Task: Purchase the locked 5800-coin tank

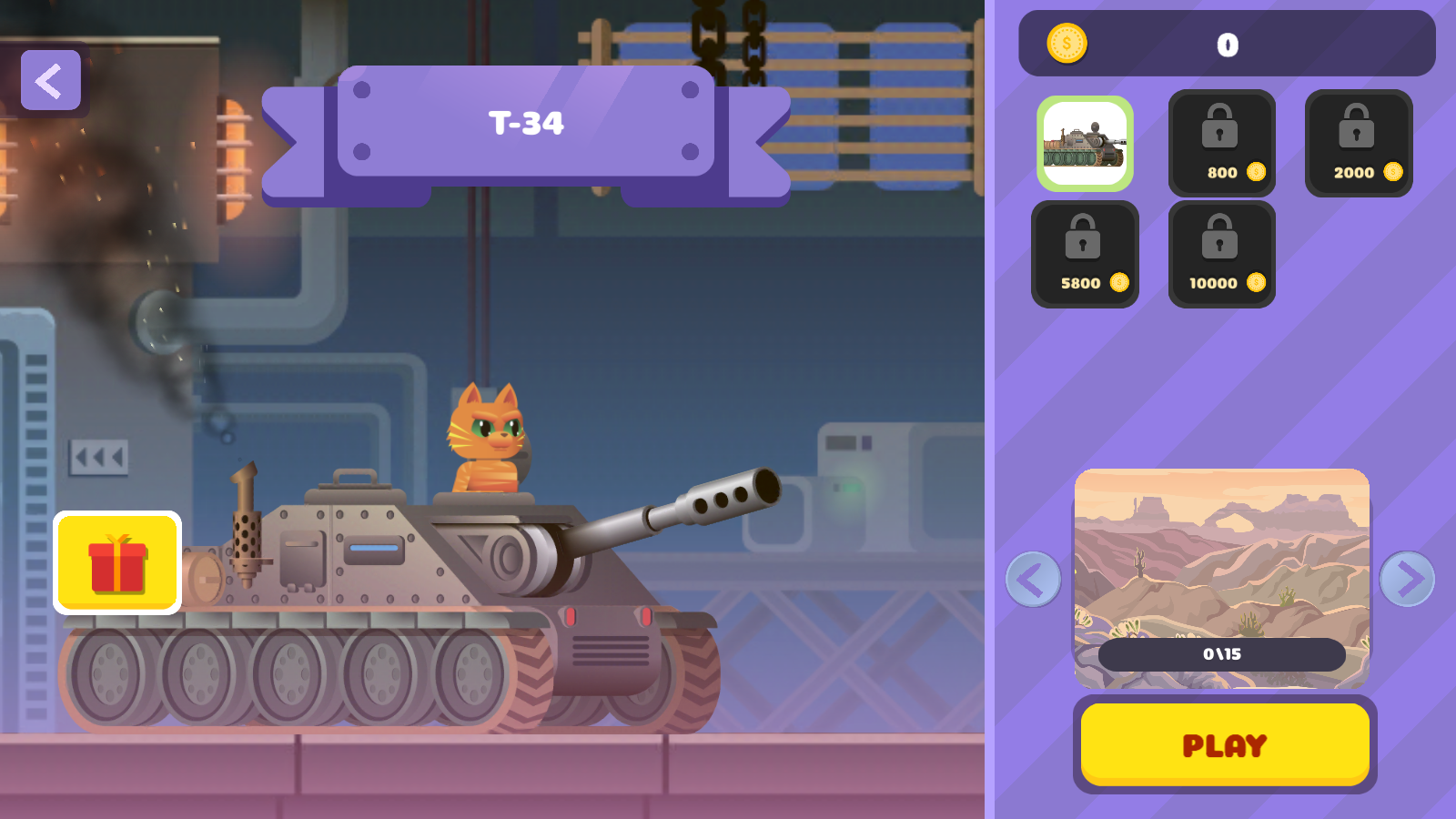Action: coord(1085,254)
